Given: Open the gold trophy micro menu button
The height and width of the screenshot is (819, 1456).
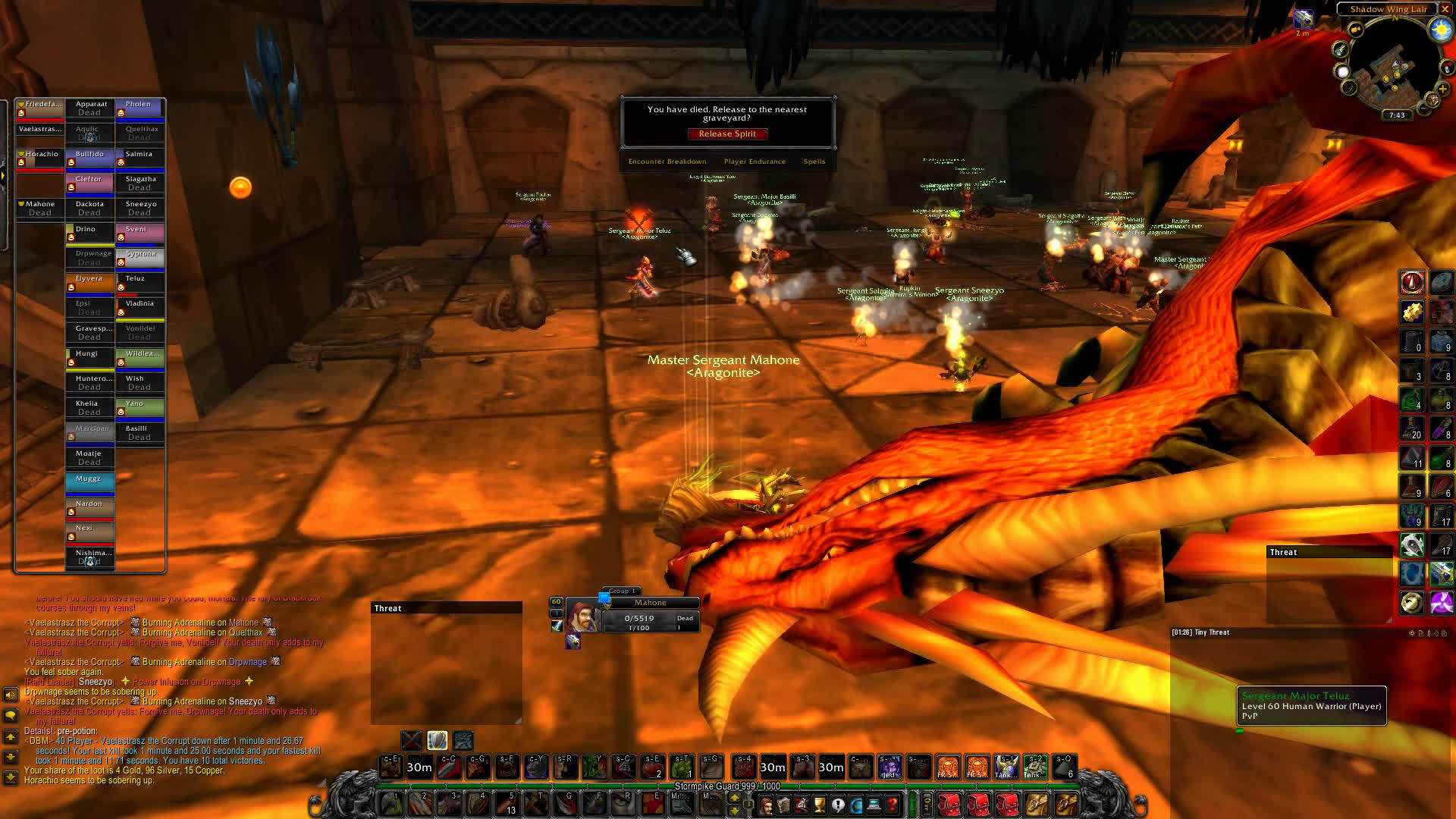Looking at the screenshot, I should coord(821,805).
